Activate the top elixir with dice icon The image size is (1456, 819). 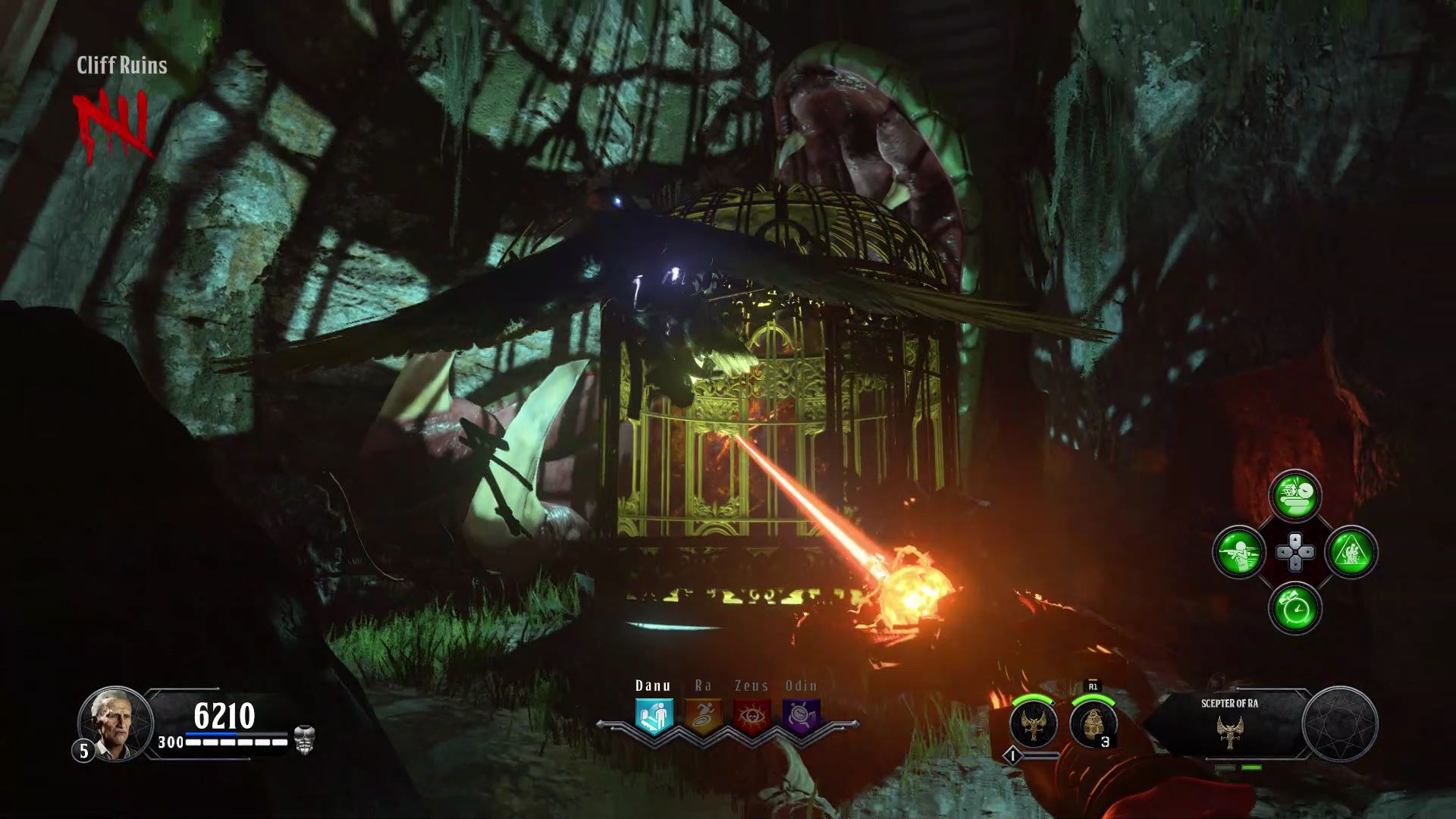click(x=1295, y=495)
